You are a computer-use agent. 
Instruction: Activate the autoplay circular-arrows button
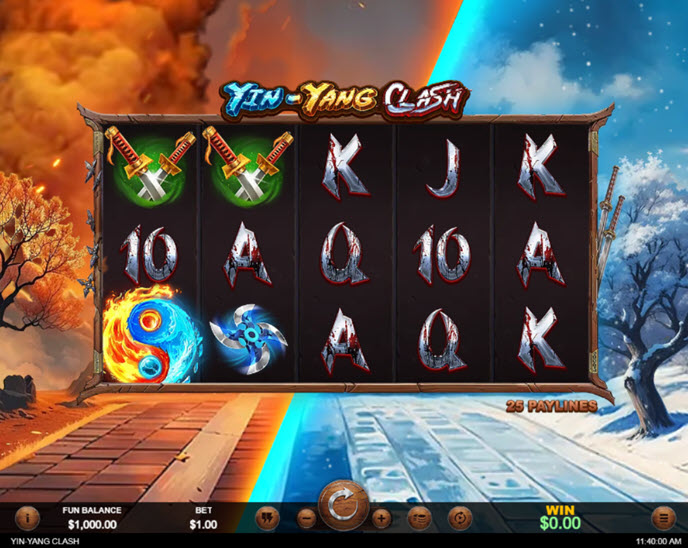(x=459, y=518)
